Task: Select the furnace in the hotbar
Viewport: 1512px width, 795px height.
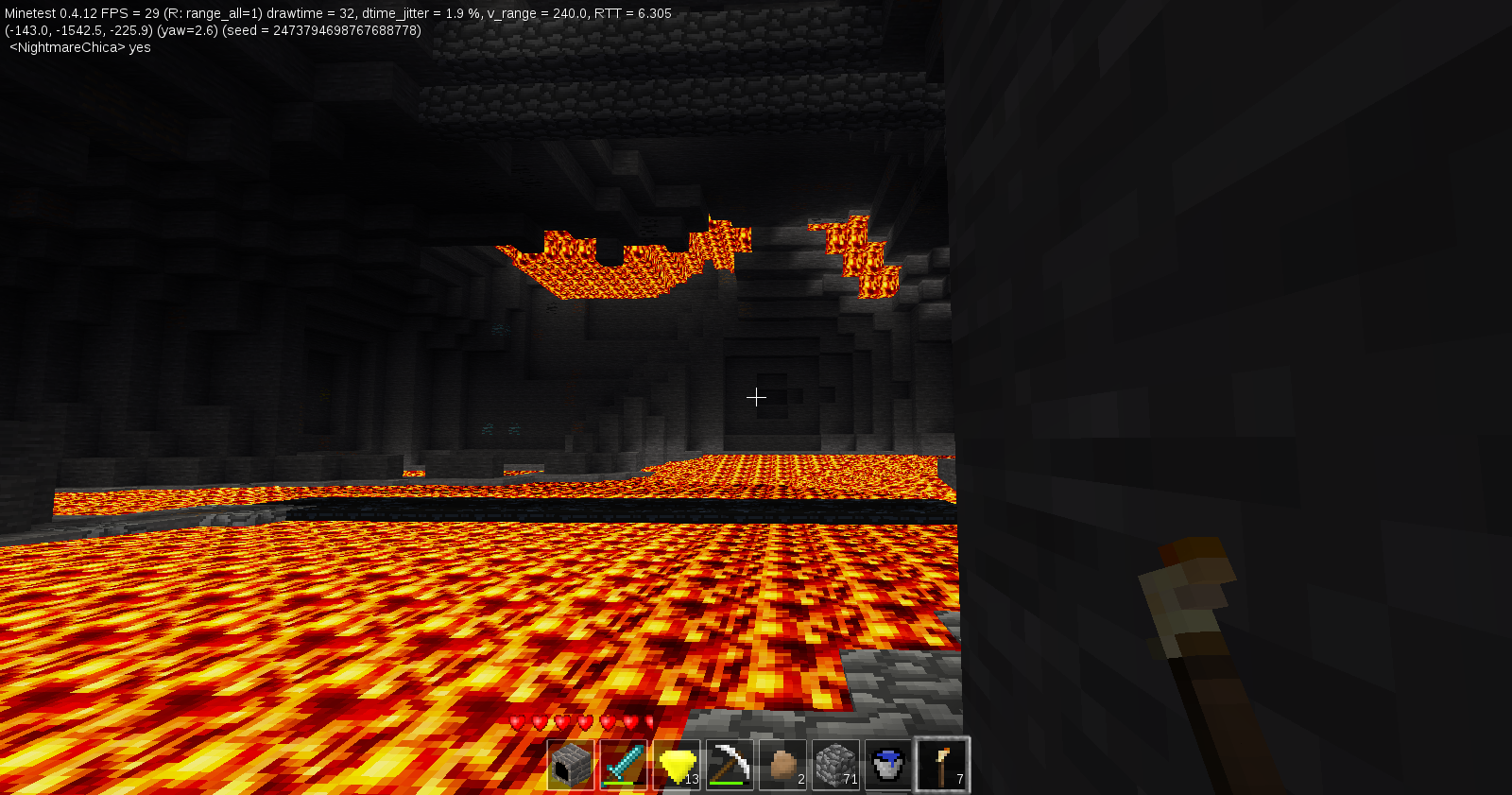Action: click(x=570, y=764)
